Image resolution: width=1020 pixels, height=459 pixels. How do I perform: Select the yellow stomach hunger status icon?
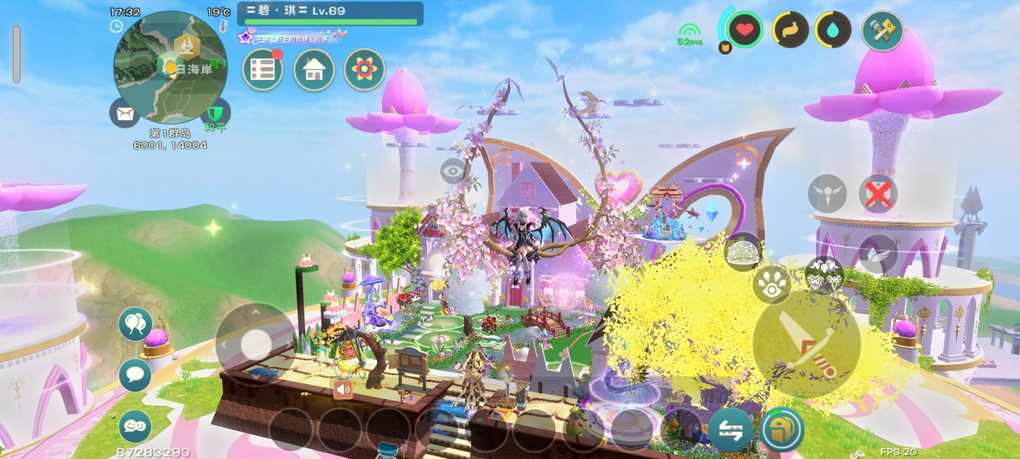pos(790,30)
